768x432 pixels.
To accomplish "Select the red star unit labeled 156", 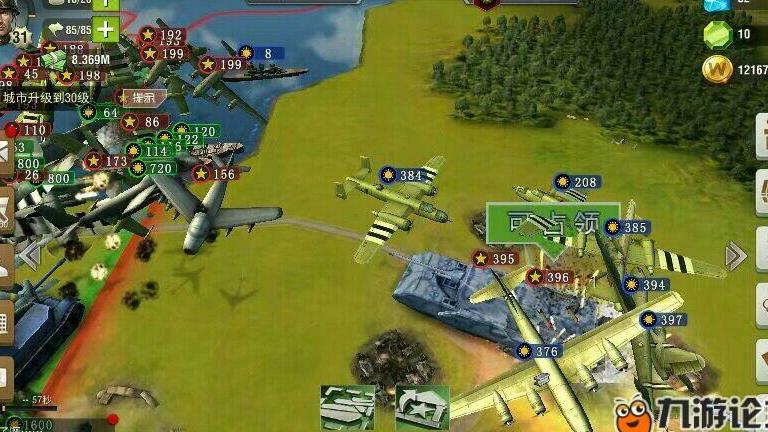I will tap(215, 174).
